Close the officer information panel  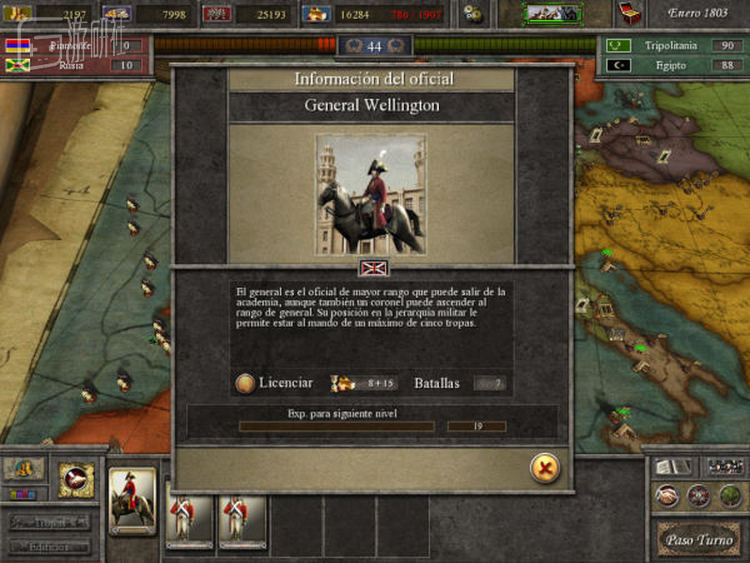click(545, 468)
